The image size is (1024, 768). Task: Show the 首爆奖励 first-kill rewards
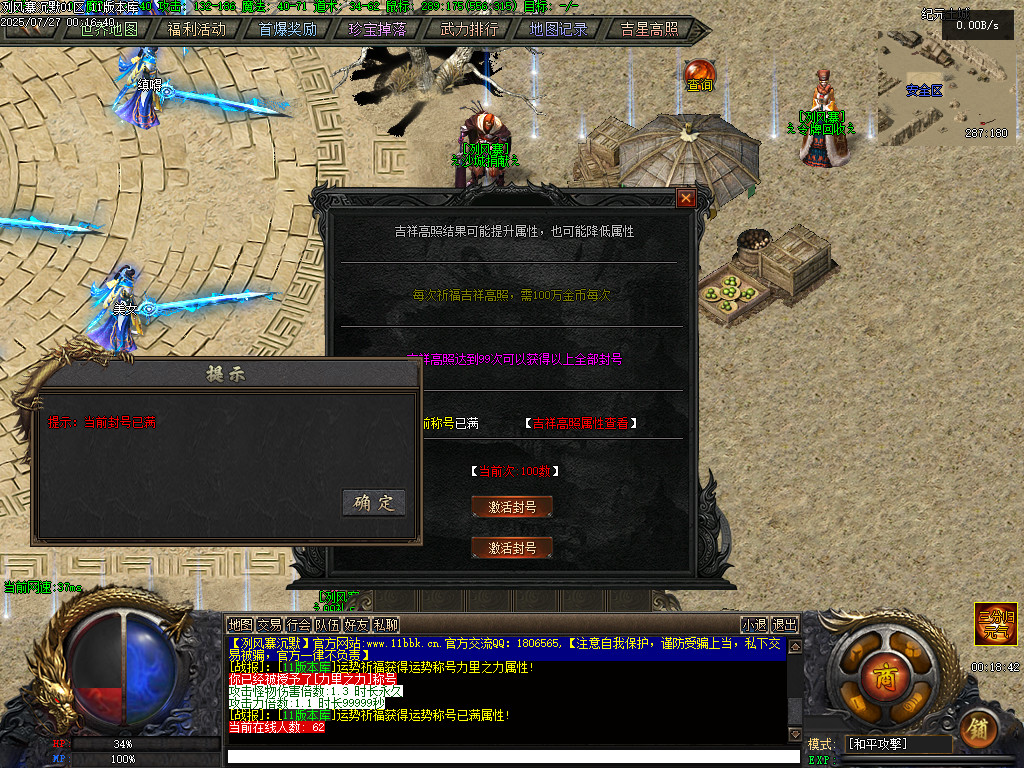click(x=287, y=29)
